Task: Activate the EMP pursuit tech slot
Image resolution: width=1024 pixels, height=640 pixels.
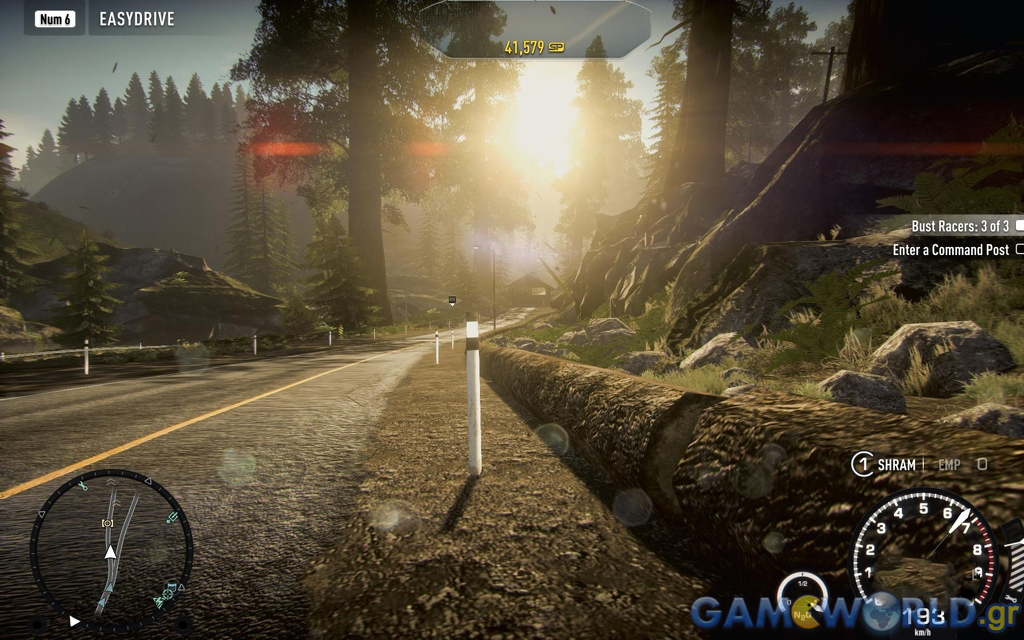Action: [x=949, y=464]
